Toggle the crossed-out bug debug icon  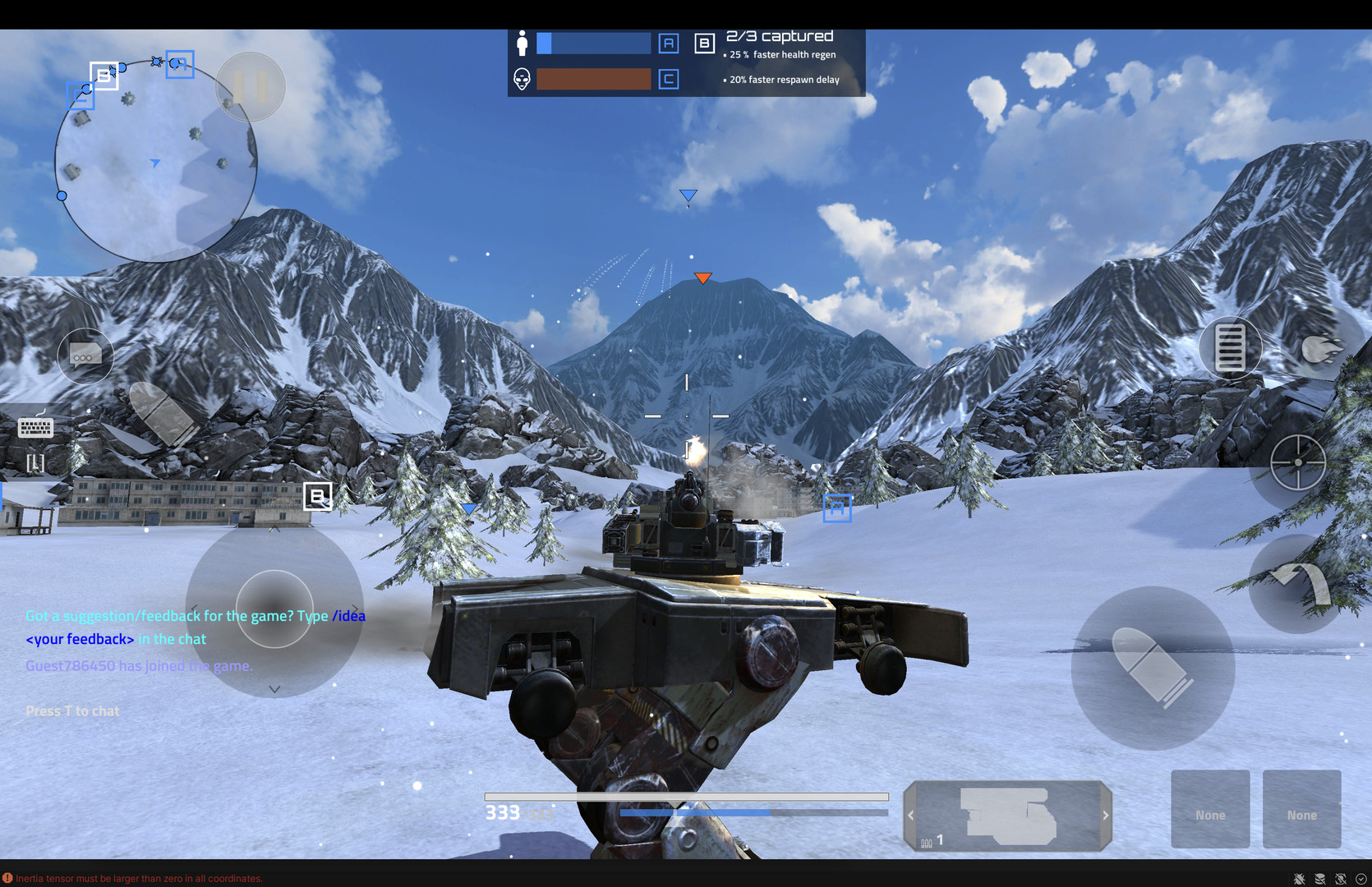point(1301,877)
